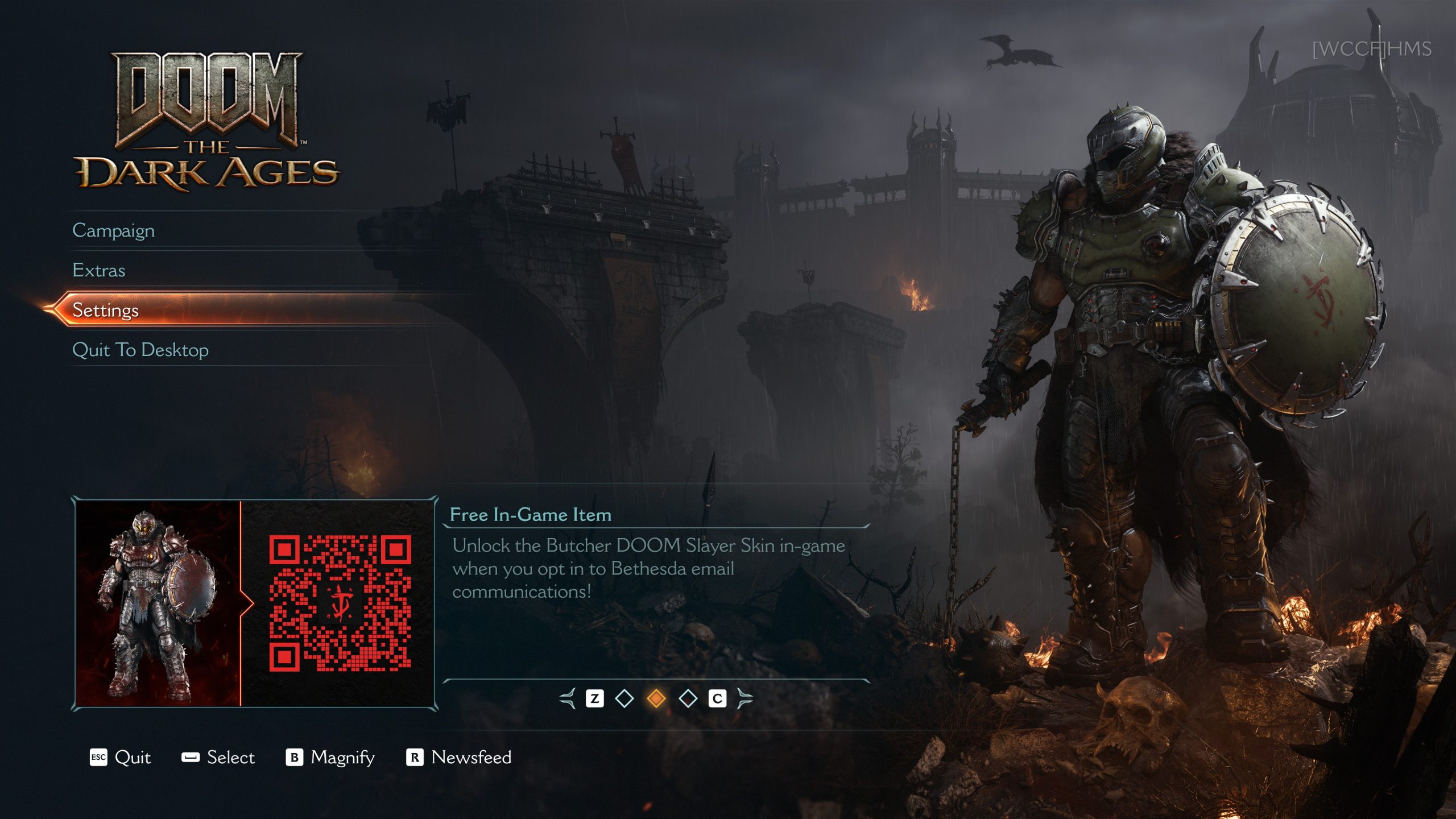Screen dimensions: 1456x819
Task: Switch to the third newsfeed page diamond
Action: click(x=688, y=698)
